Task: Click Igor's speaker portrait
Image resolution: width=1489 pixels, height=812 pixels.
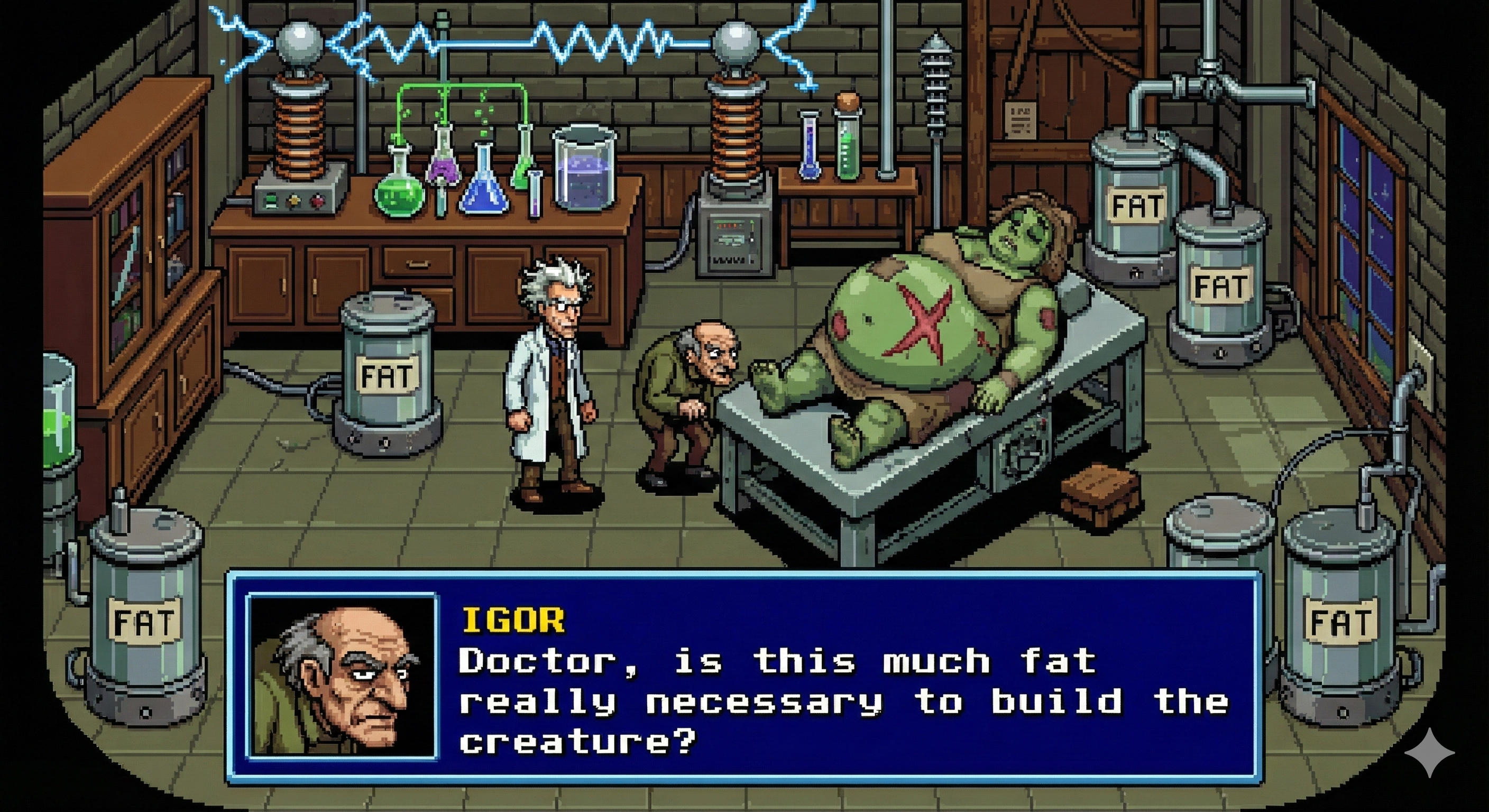Action: point(342,676)
